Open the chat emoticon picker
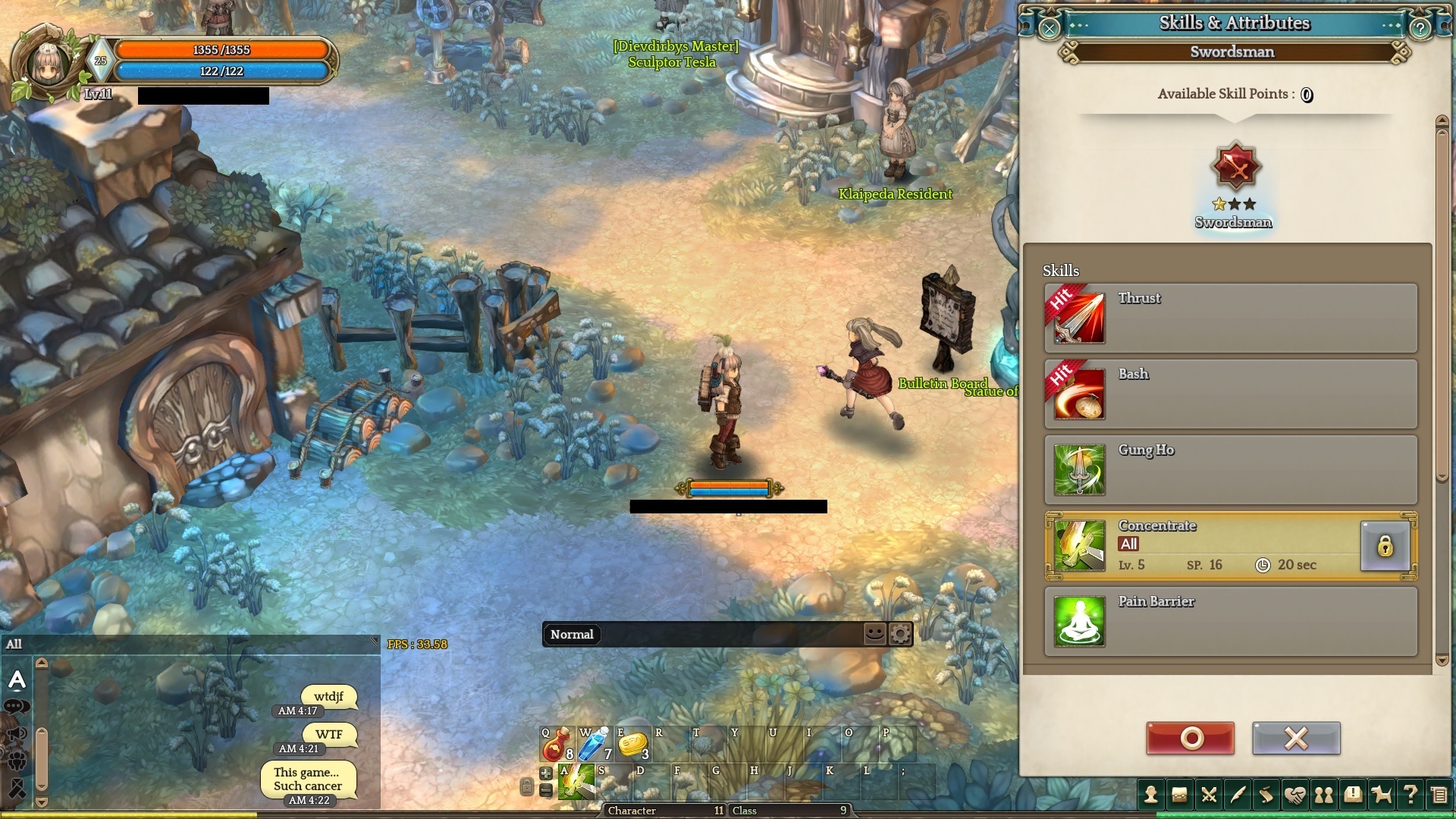The height and width of the screenshot is (819, 1456). click(x=874, y=633)
